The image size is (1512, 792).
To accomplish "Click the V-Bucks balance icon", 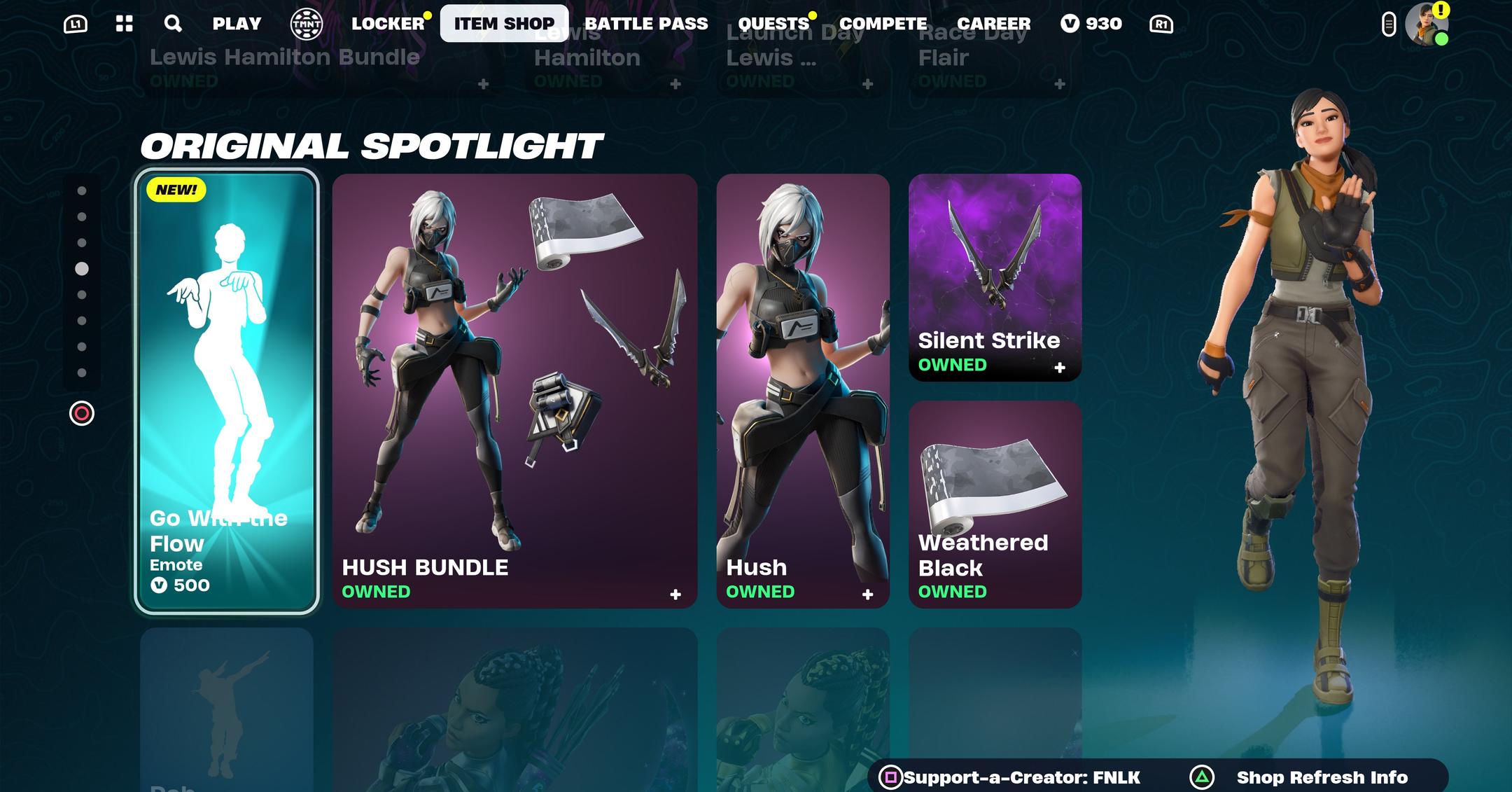I will click(1070, 22).
